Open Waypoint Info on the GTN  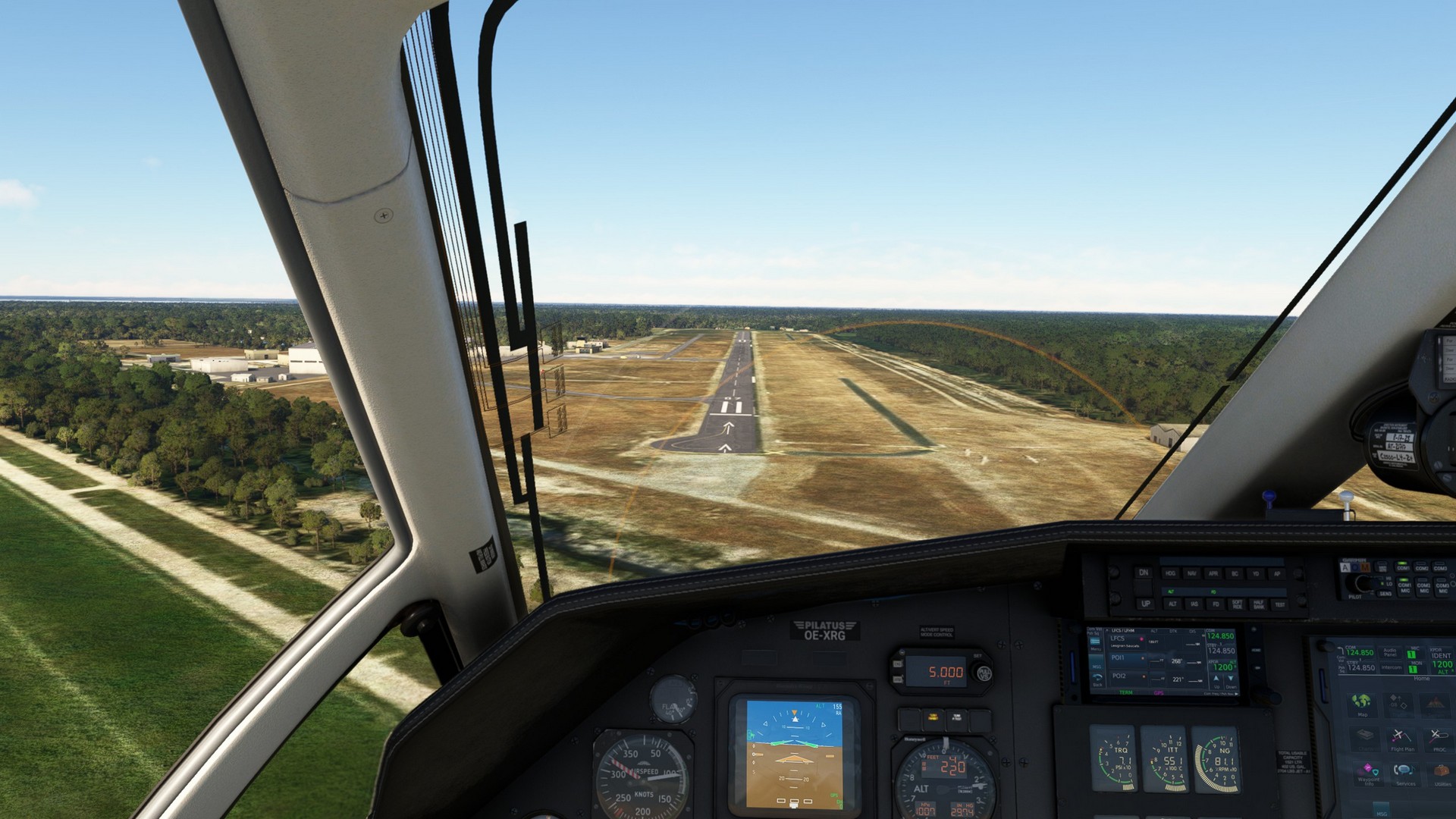tap(1369, 773)
